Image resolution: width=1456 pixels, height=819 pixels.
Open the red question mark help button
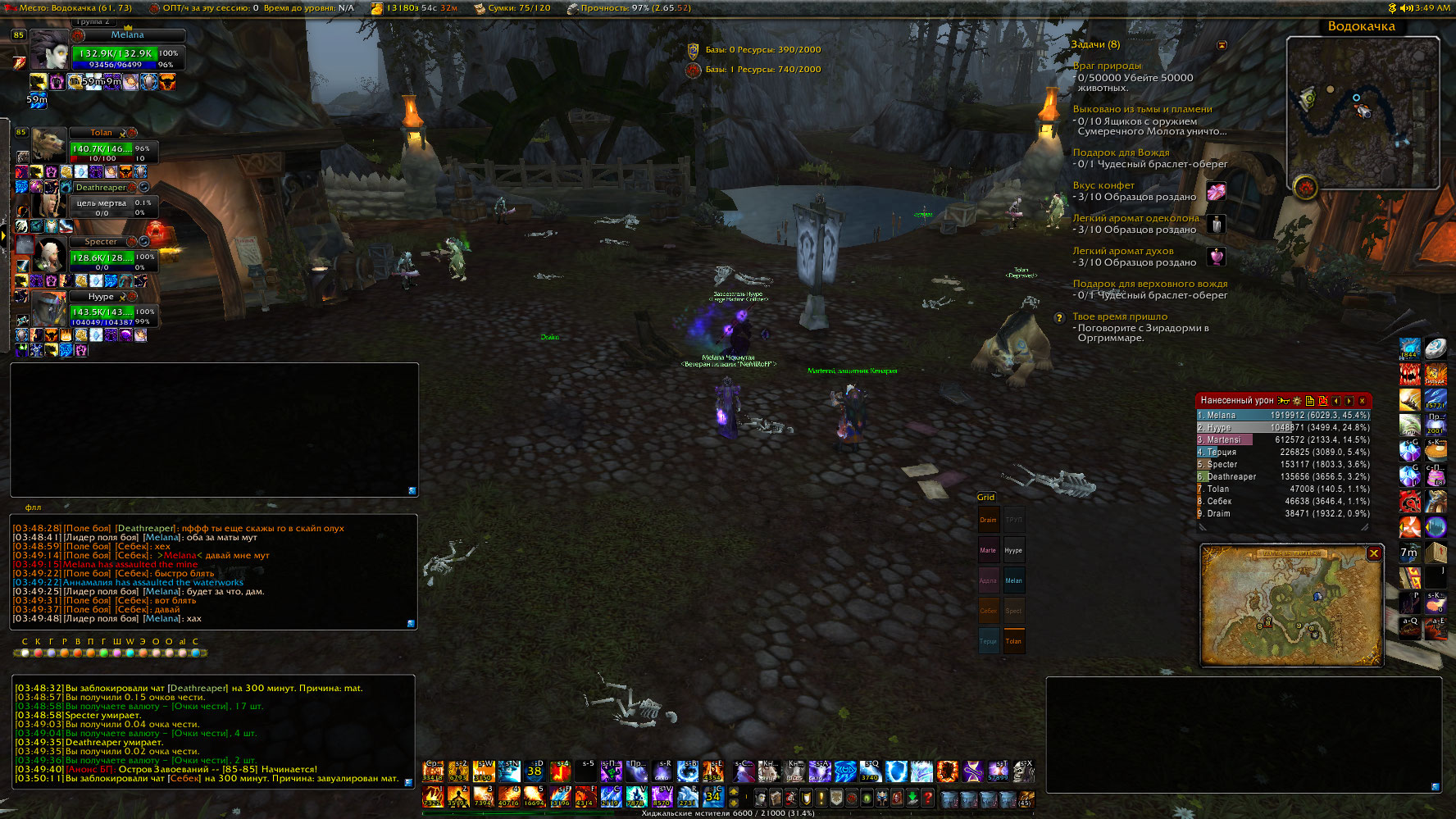pyautogui.click(x=928, y=797)
